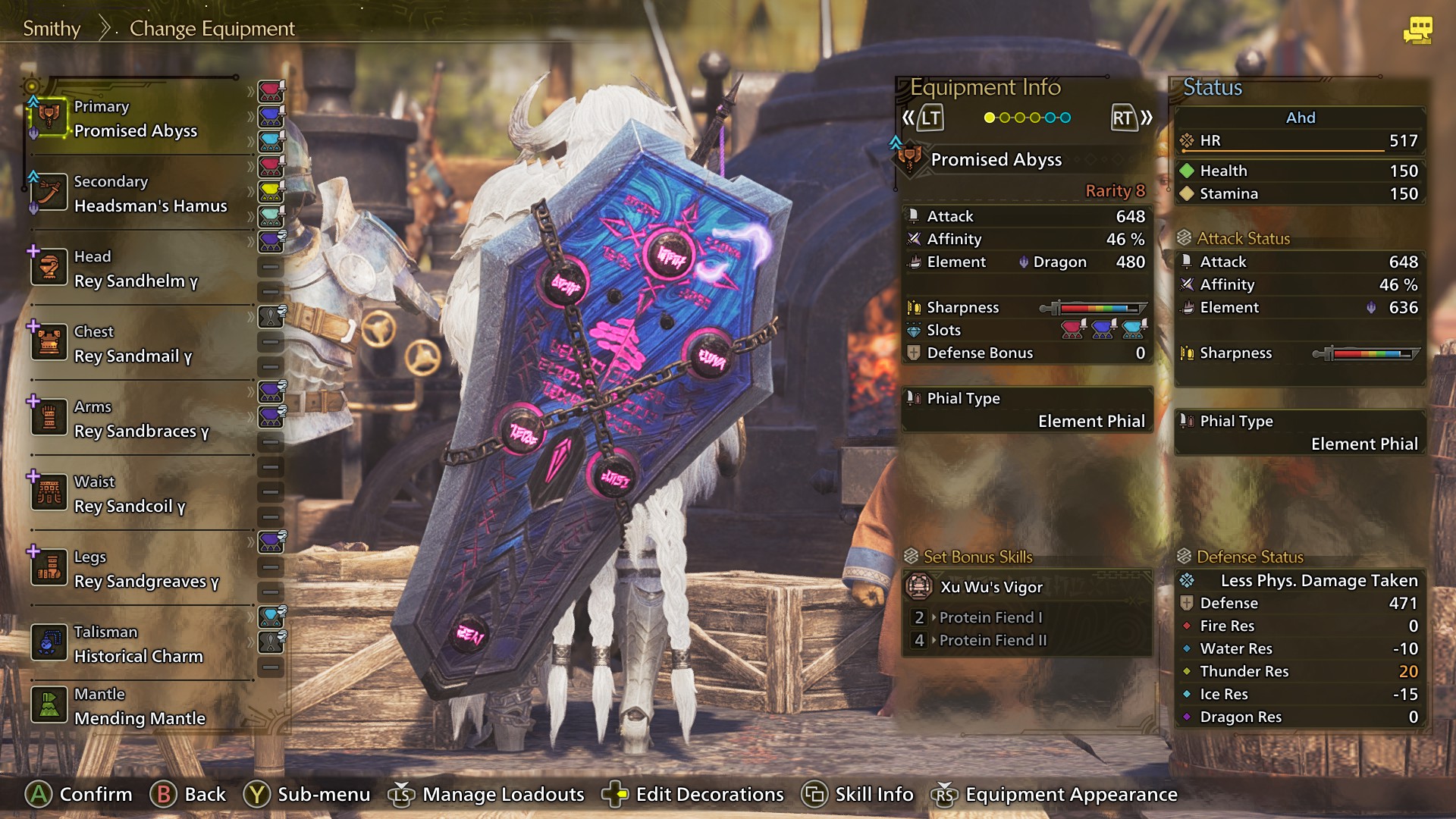The width and height of the screenshot is (1456, 819).
Task: Show Skill Info
Action: click(x=858, y=794)
